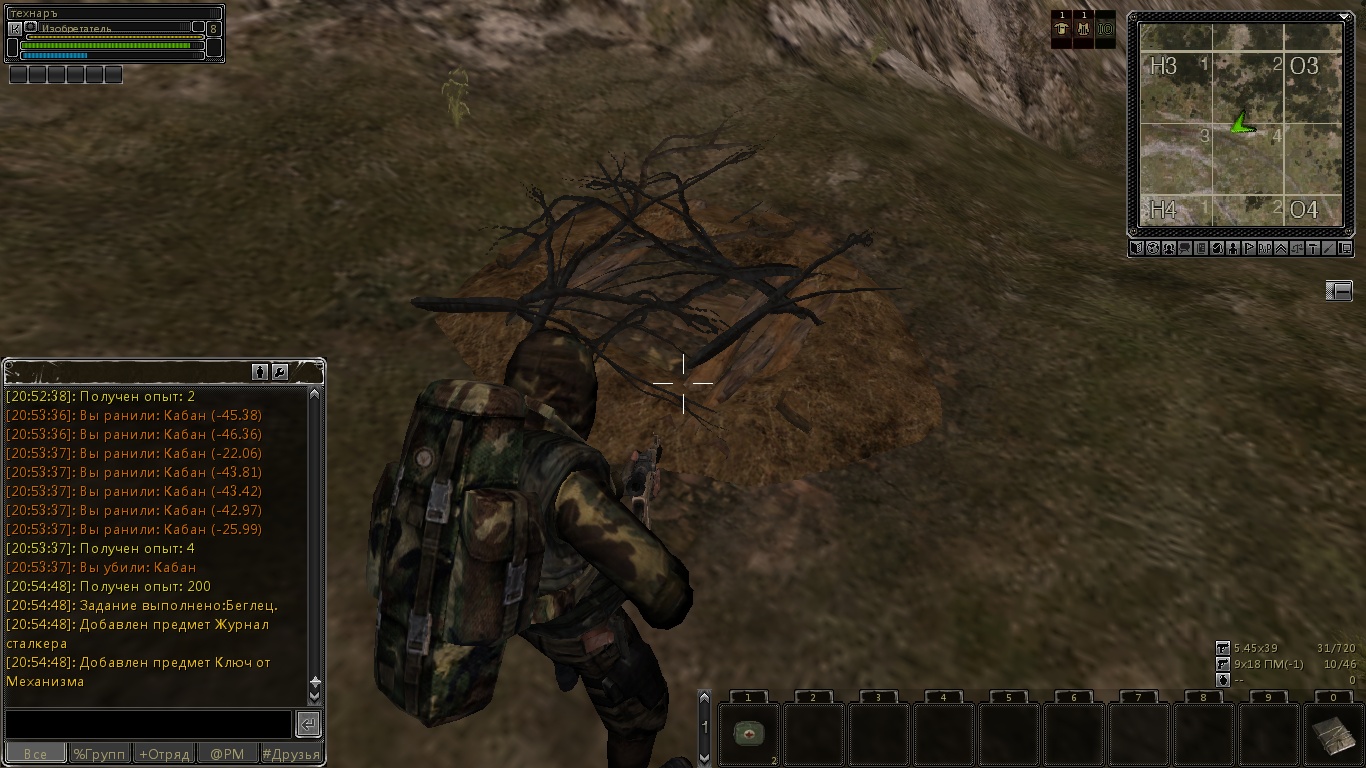The width and height of the screenshot is (1366, 768).
Task: Switch to the +Отряд chat tab
Action: 164,754
